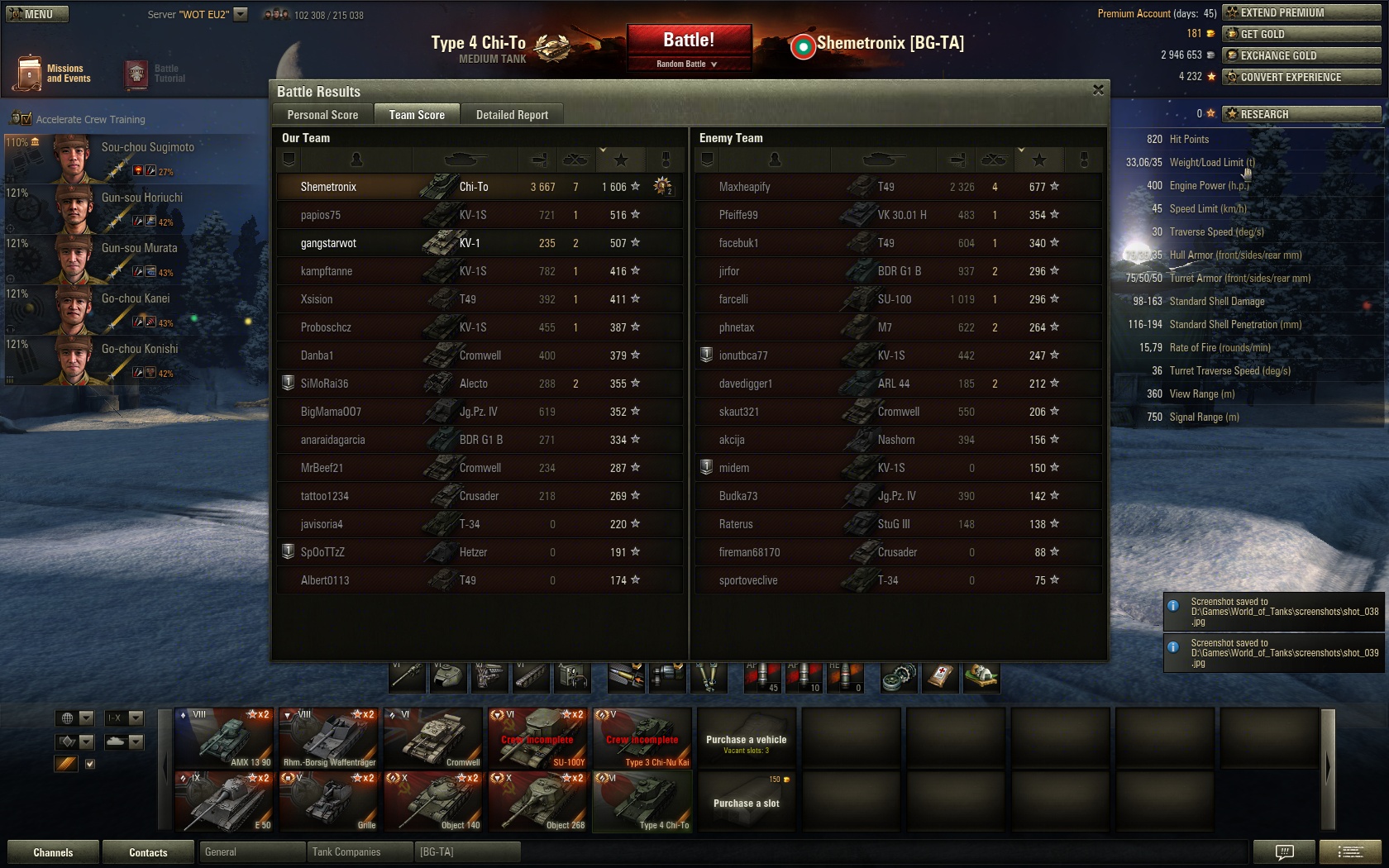Choose the Object 268 in the carousel
Viewport: 1389px width, 868px height.
pyautogui.click(x=538, y=801)
